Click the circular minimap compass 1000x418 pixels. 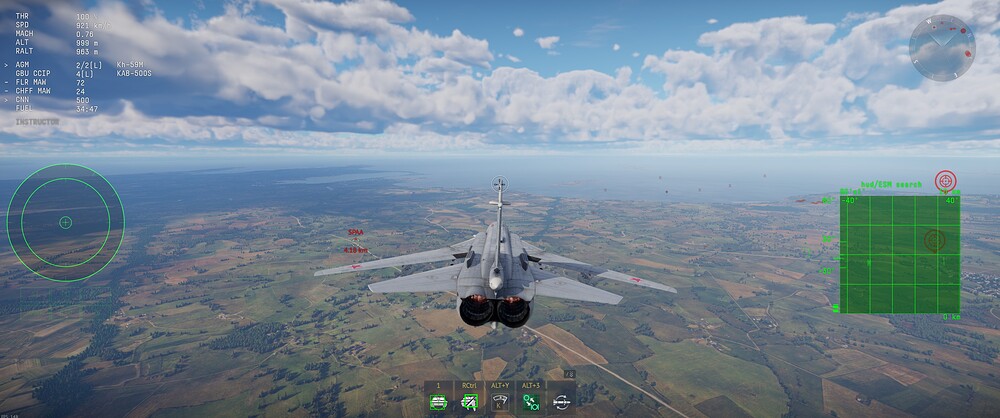coord(941,47)
